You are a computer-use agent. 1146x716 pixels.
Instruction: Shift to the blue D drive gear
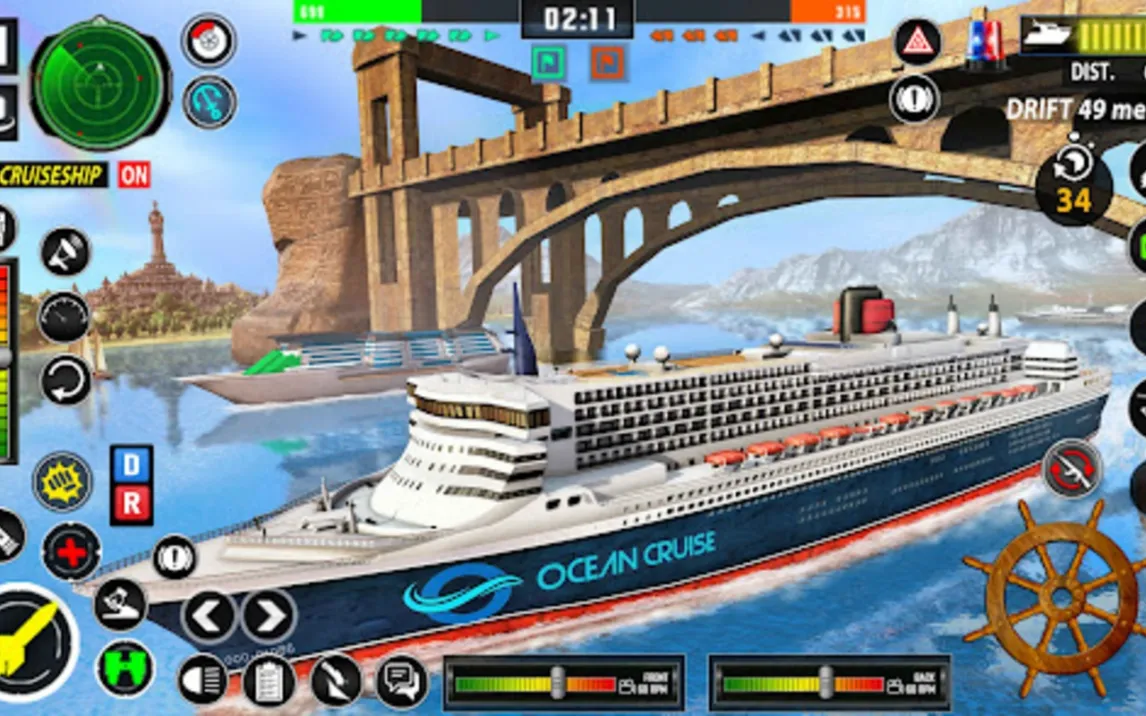pos(132,464)
